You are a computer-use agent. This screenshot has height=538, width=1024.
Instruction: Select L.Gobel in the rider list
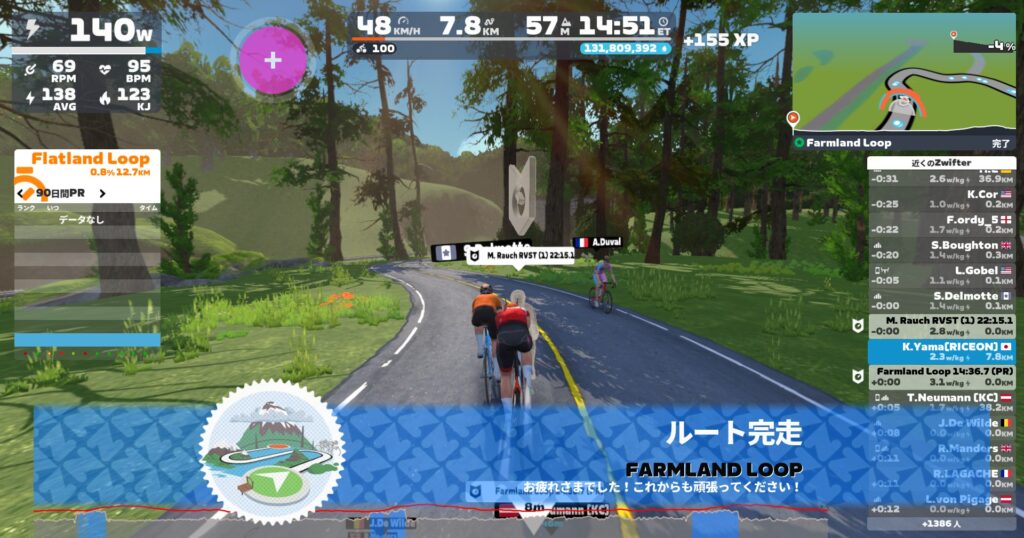tap(940, 275)
